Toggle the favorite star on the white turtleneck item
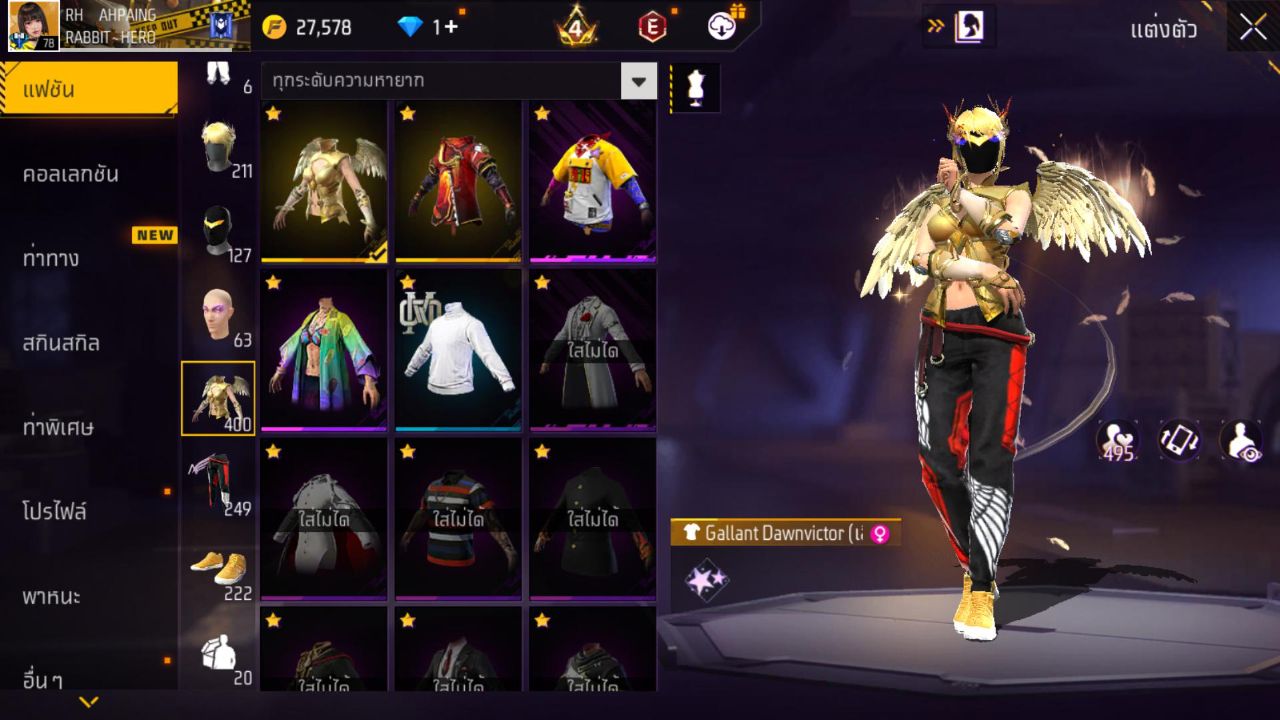 click(x=405, y=283)
